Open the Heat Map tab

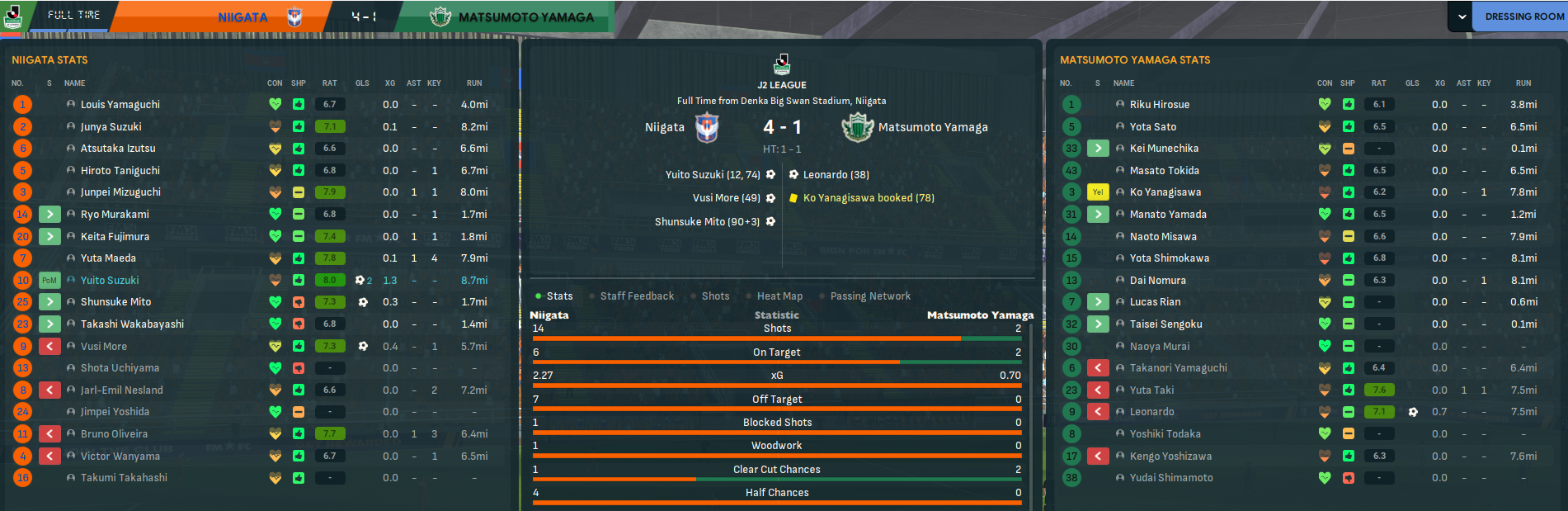click(x=779, y=296)
